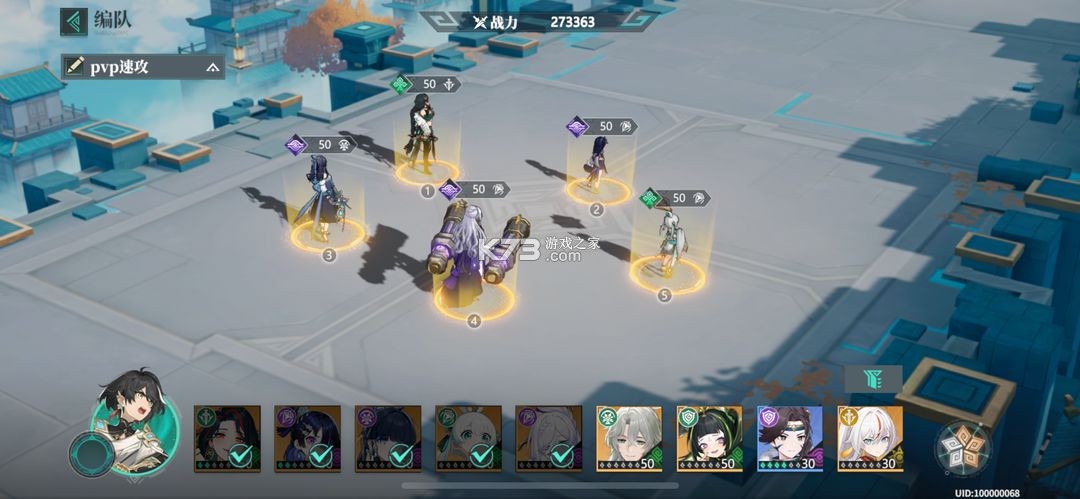Select the silver-haired male character portrait

tap(629, 437)
